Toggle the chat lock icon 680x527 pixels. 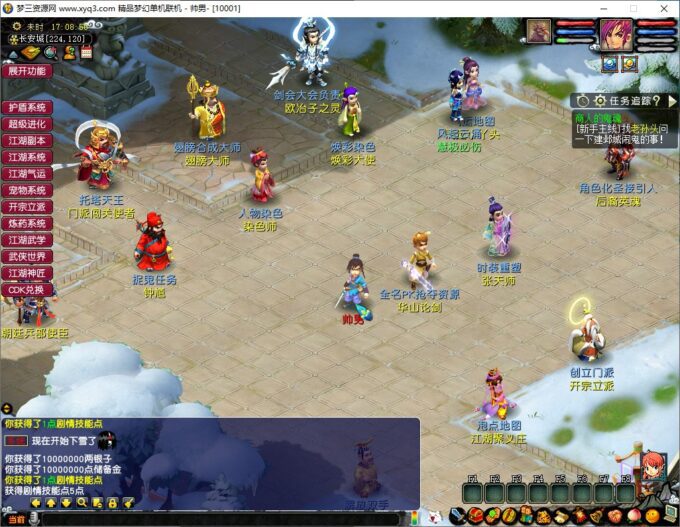(113, 502)
